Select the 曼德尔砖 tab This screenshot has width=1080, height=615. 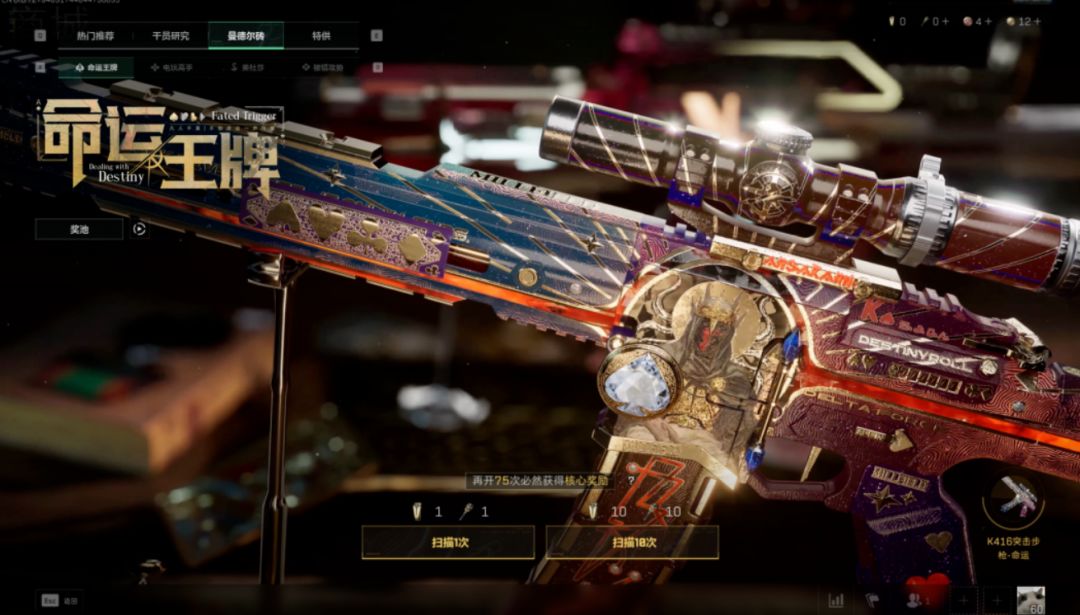[x=245, y=36]
